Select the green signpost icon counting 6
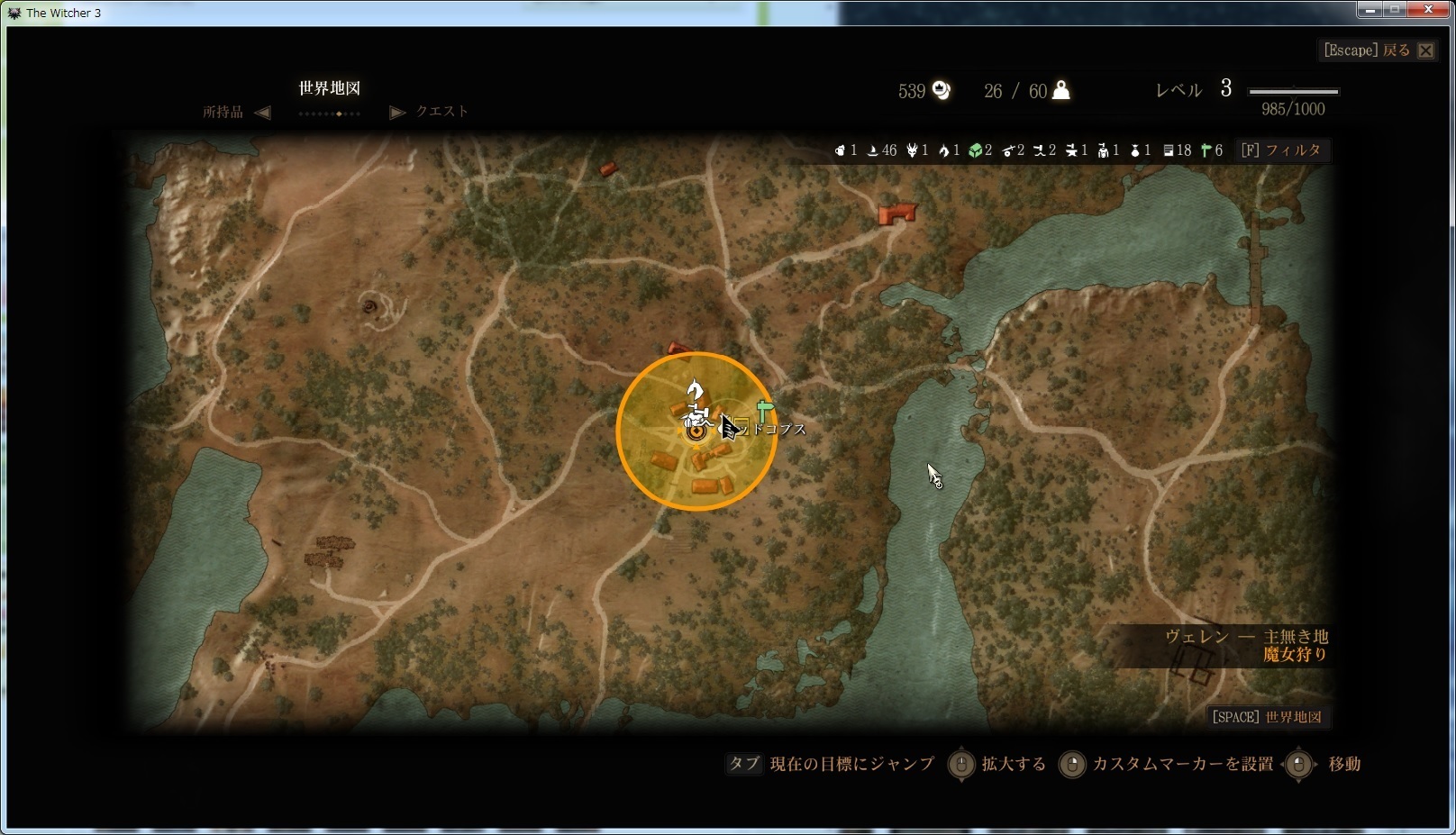 click(x=1204, y=150)
